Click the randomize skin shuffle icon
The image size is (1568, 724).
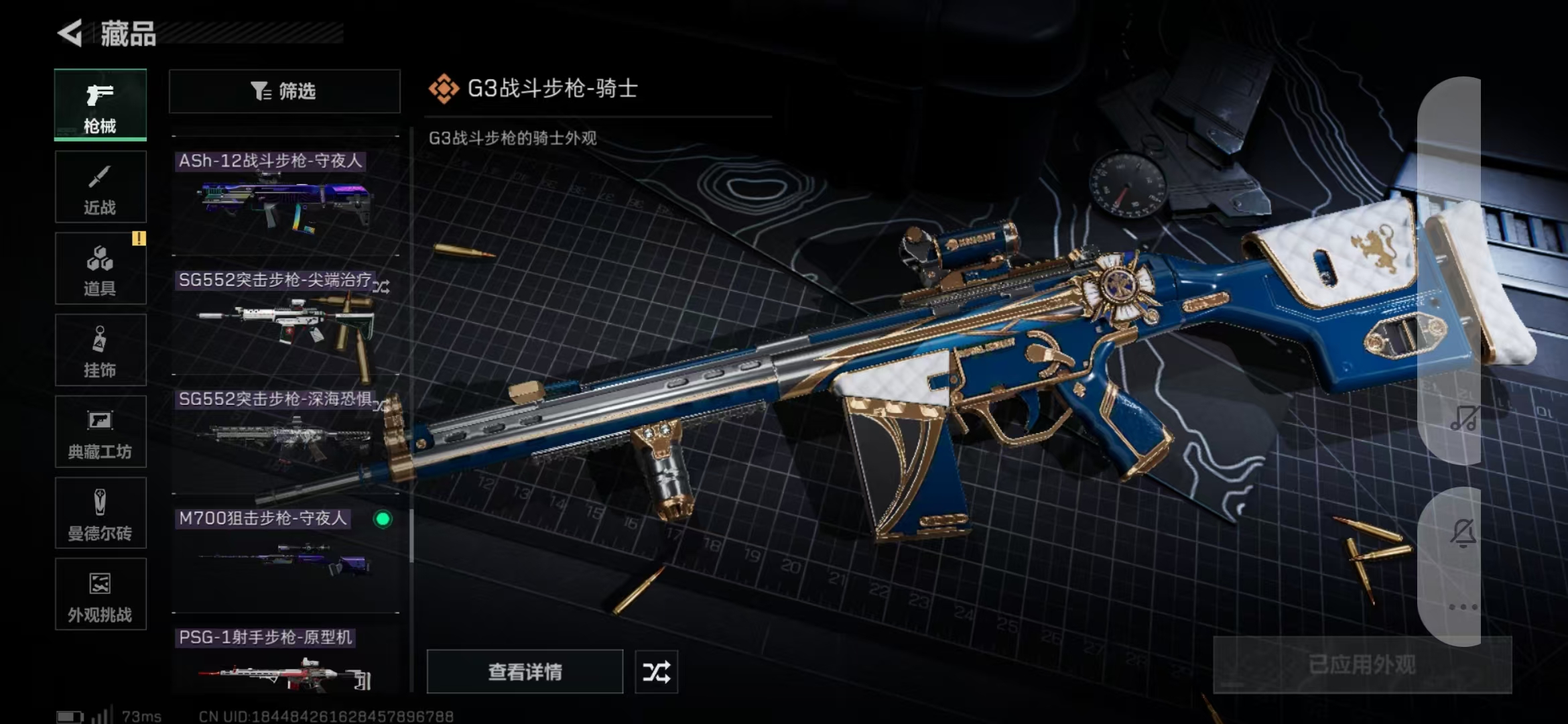point(656,671)
